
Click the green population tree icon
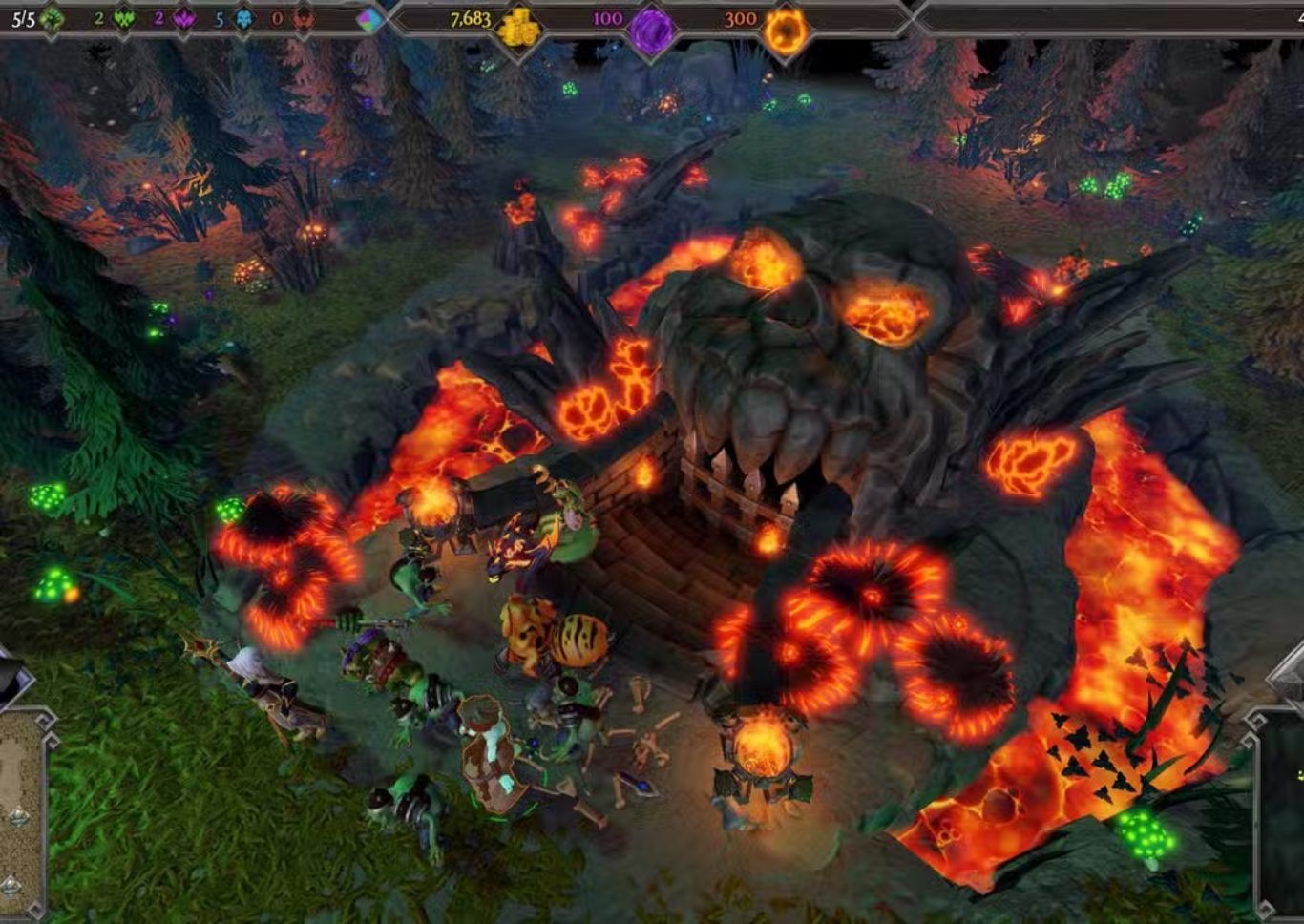[53, 18]
